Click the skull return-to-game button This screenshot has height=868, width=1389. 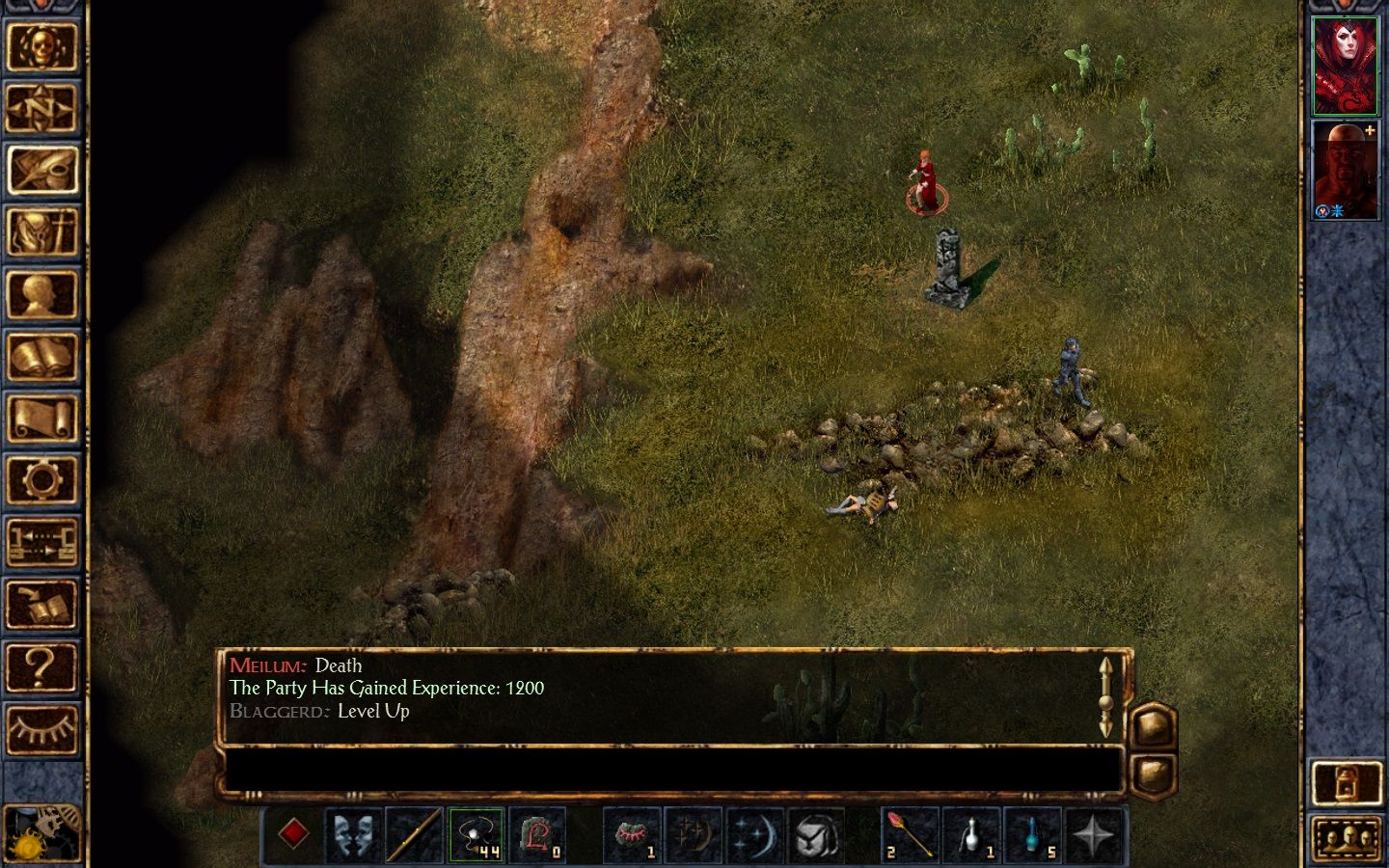click(x=41, y=45)
